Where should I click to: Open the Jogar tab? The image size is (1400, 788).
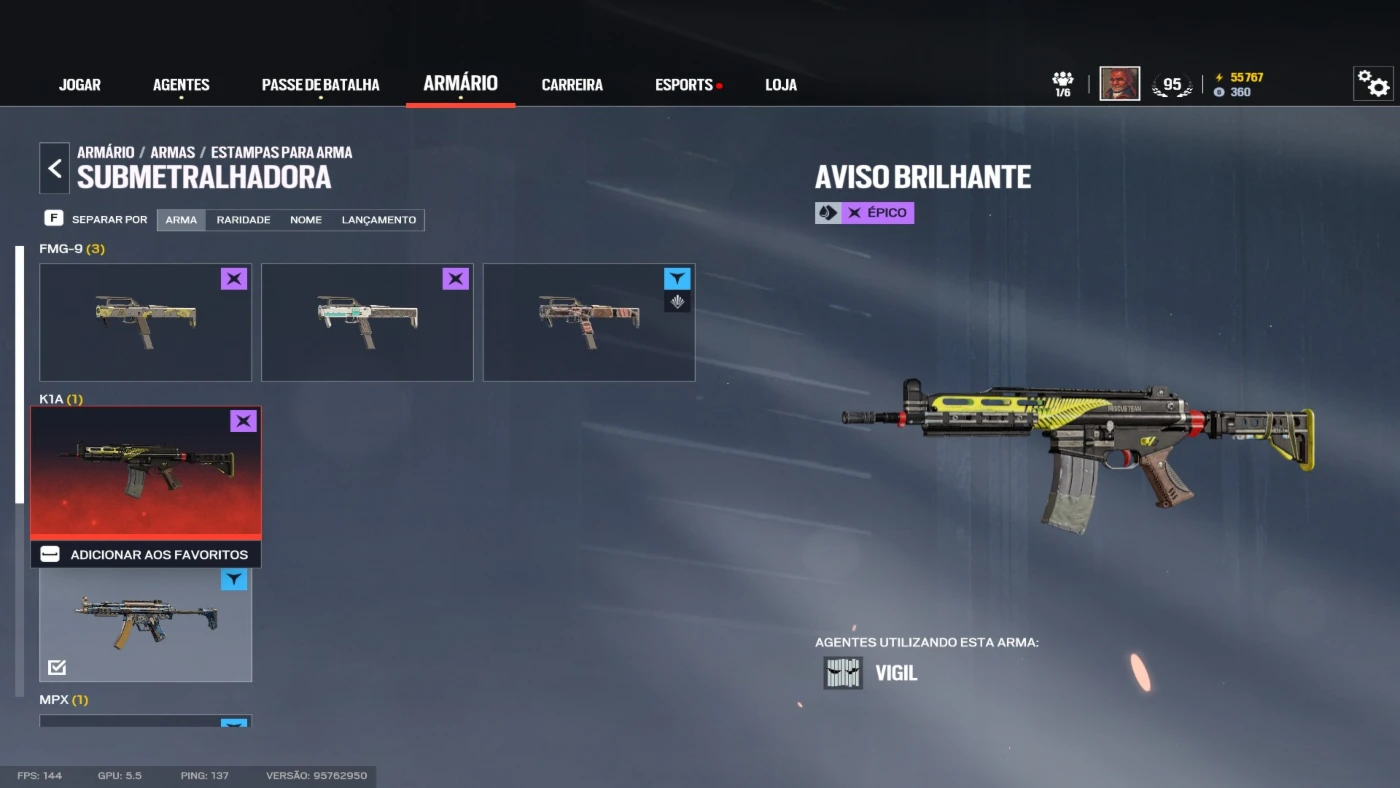80,85
